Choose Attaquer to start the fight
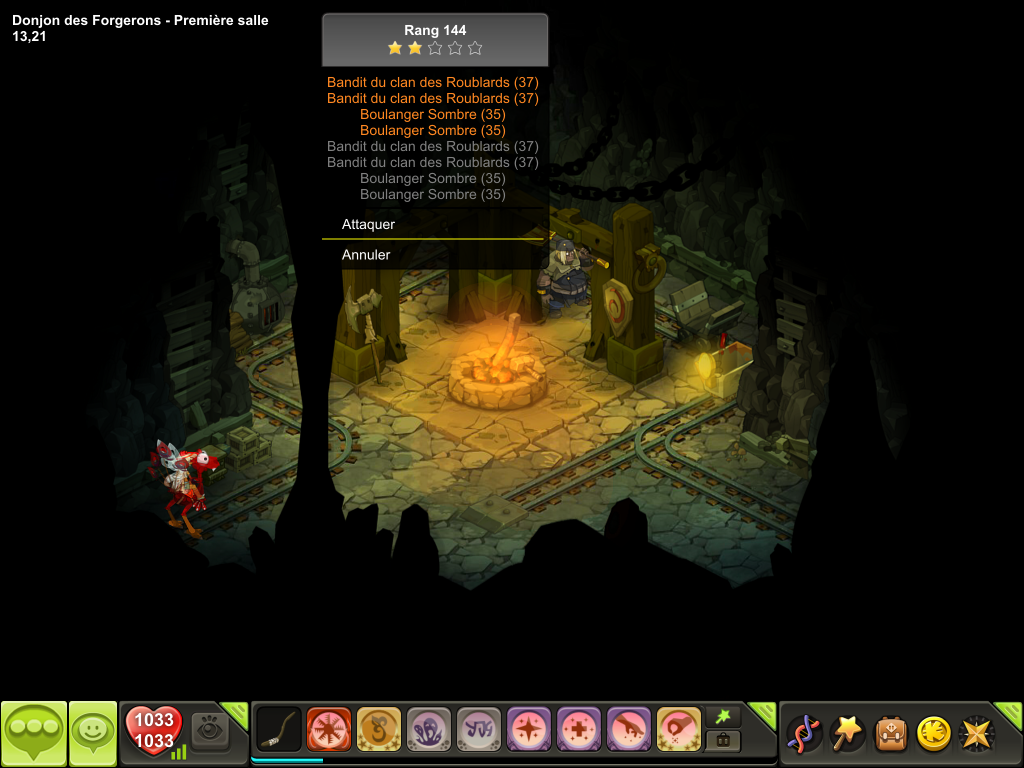Viewport: 1024px width, 768px height. click(369, 225)
